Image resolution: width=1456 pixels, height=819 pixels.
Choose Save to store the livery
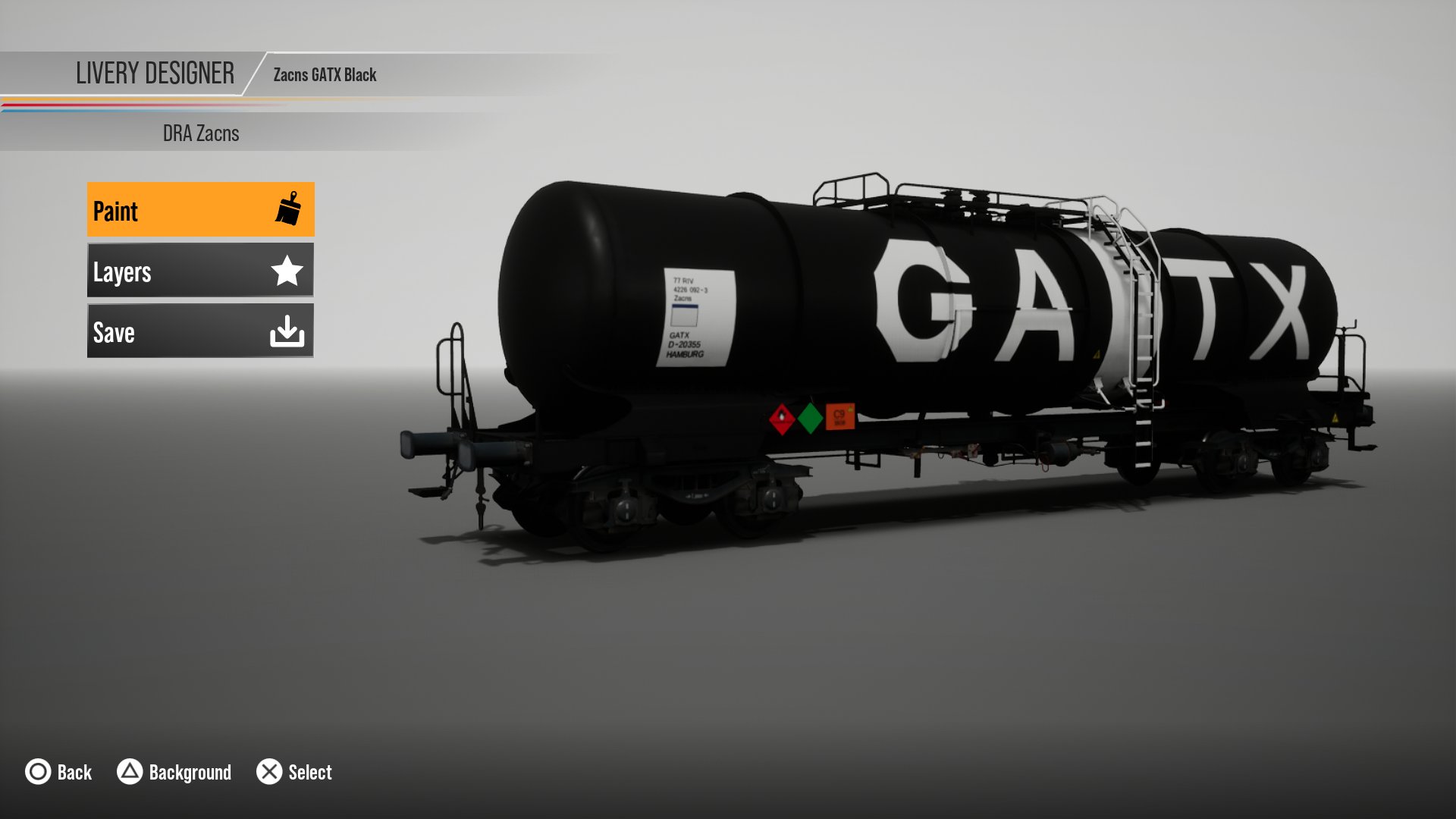(200, 331)
